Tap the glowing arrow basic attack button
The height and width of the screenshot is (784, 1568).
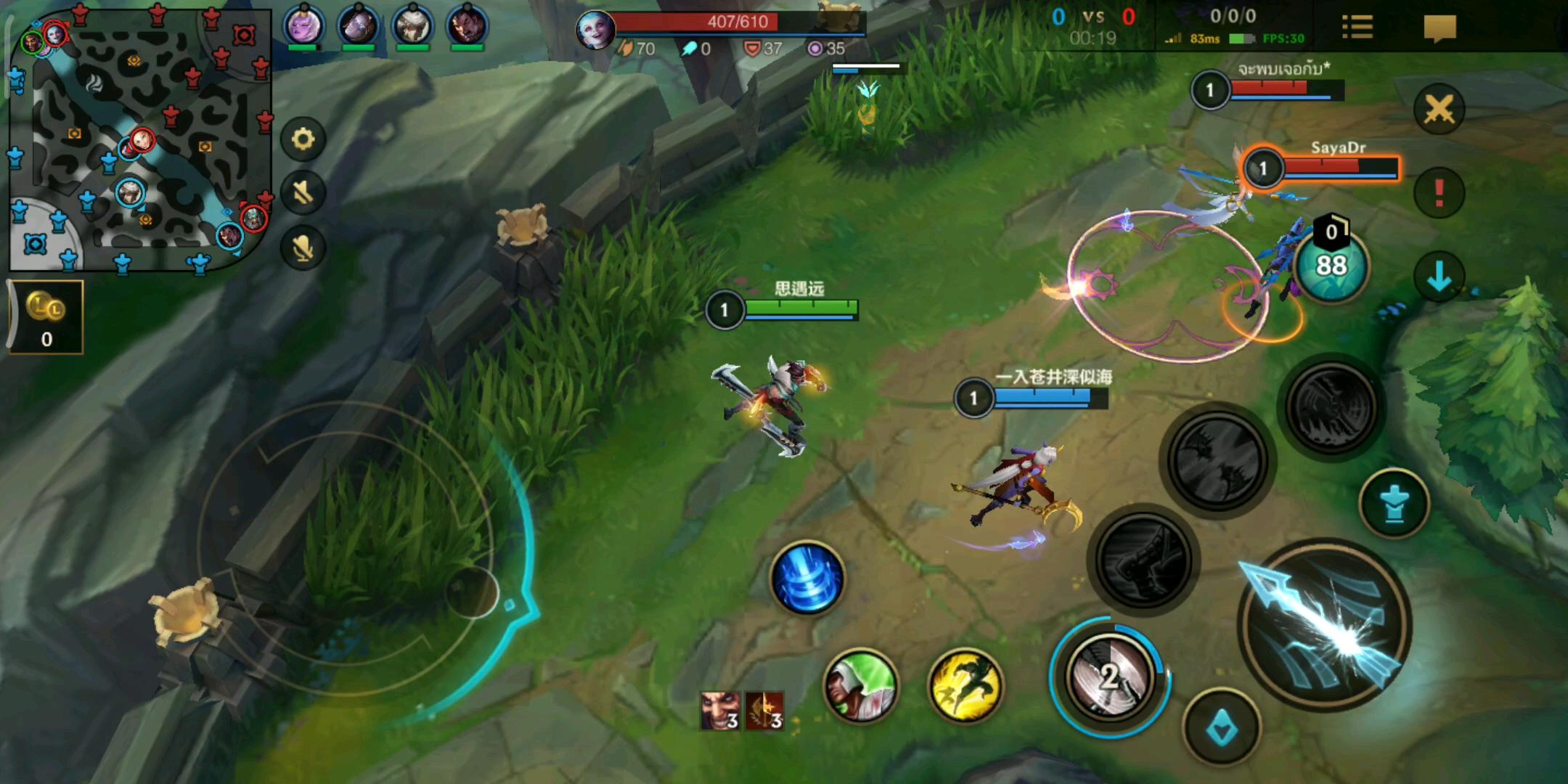click(x=1325, y=626)
